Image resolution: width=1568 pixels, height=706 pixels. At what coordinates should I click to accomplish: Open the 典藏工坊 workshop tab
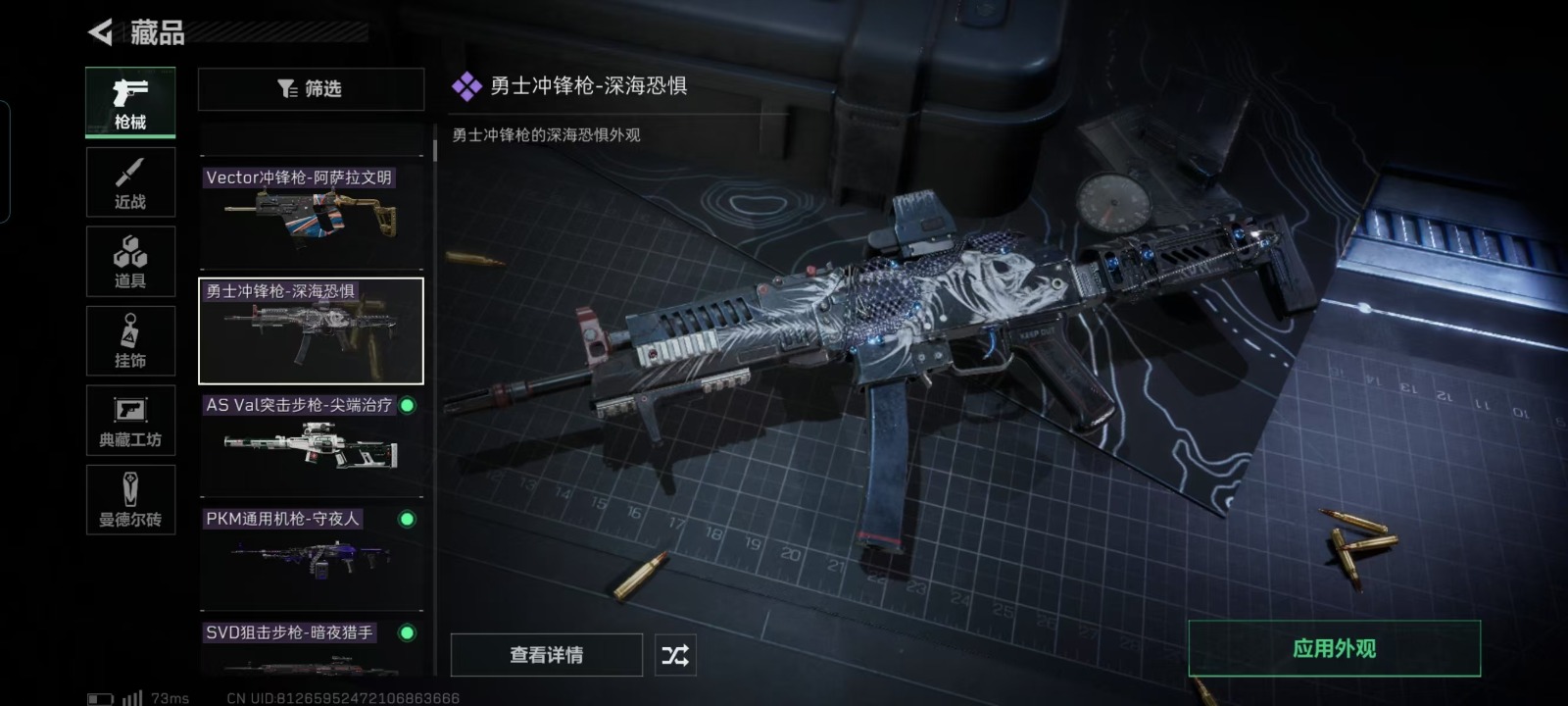pyautogui.click(x=130, y=421)
